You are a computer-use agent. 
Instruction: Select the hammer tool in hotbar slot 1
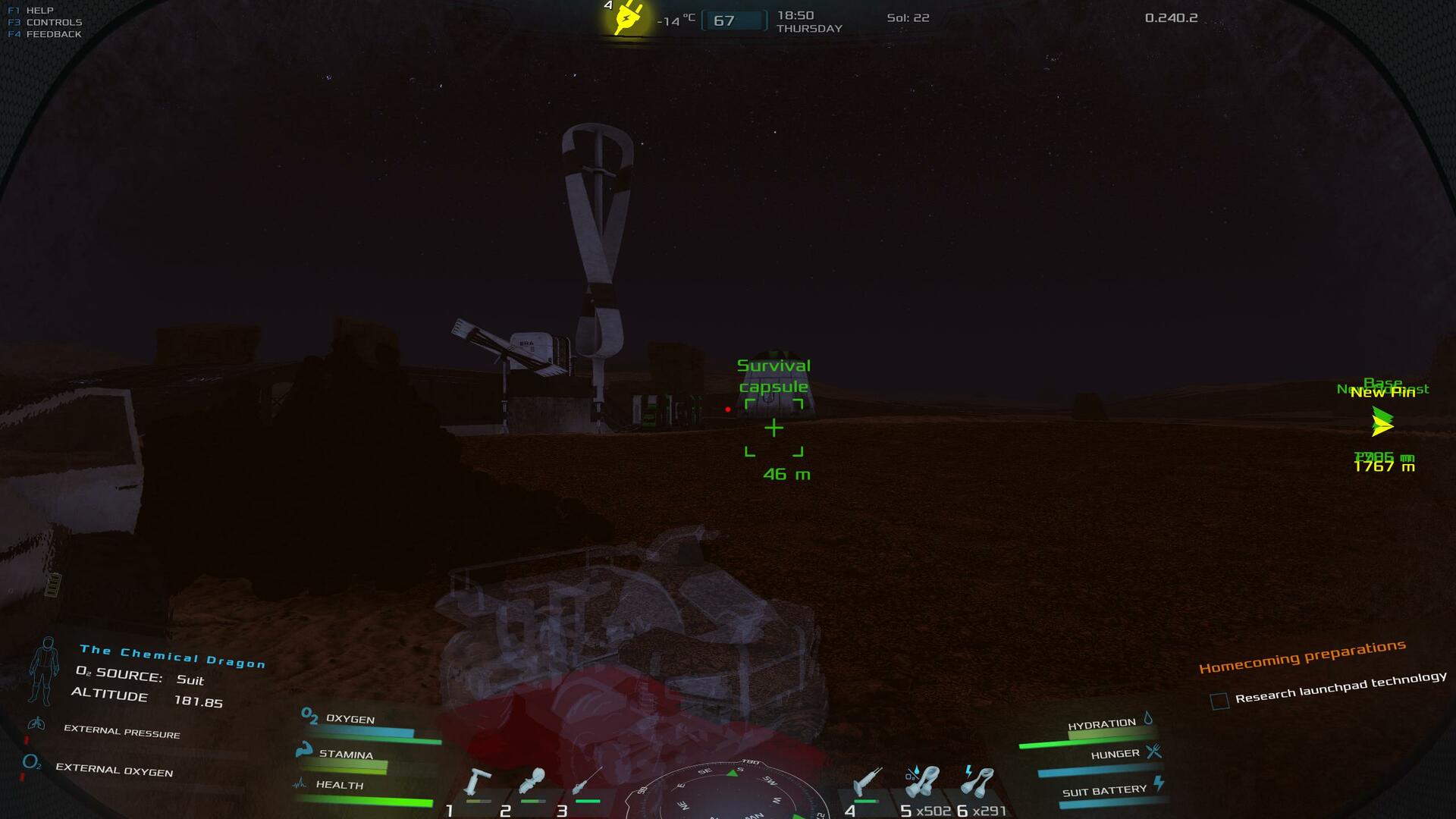point(477,782)
